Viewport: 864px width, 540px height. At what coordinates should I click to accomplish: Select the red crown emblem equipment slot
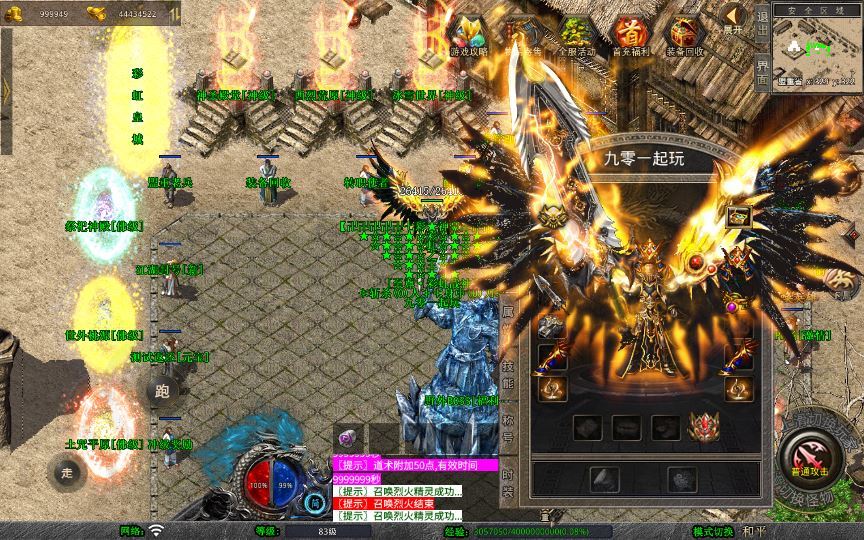[x=706, y=428]
